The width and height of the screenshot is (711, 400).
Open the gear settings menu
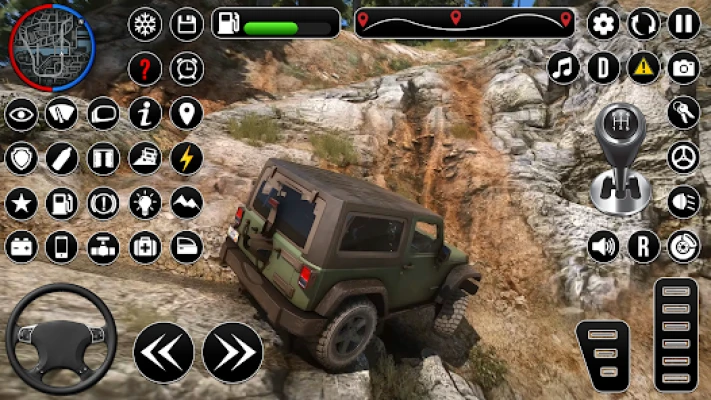tap(603, 23)
